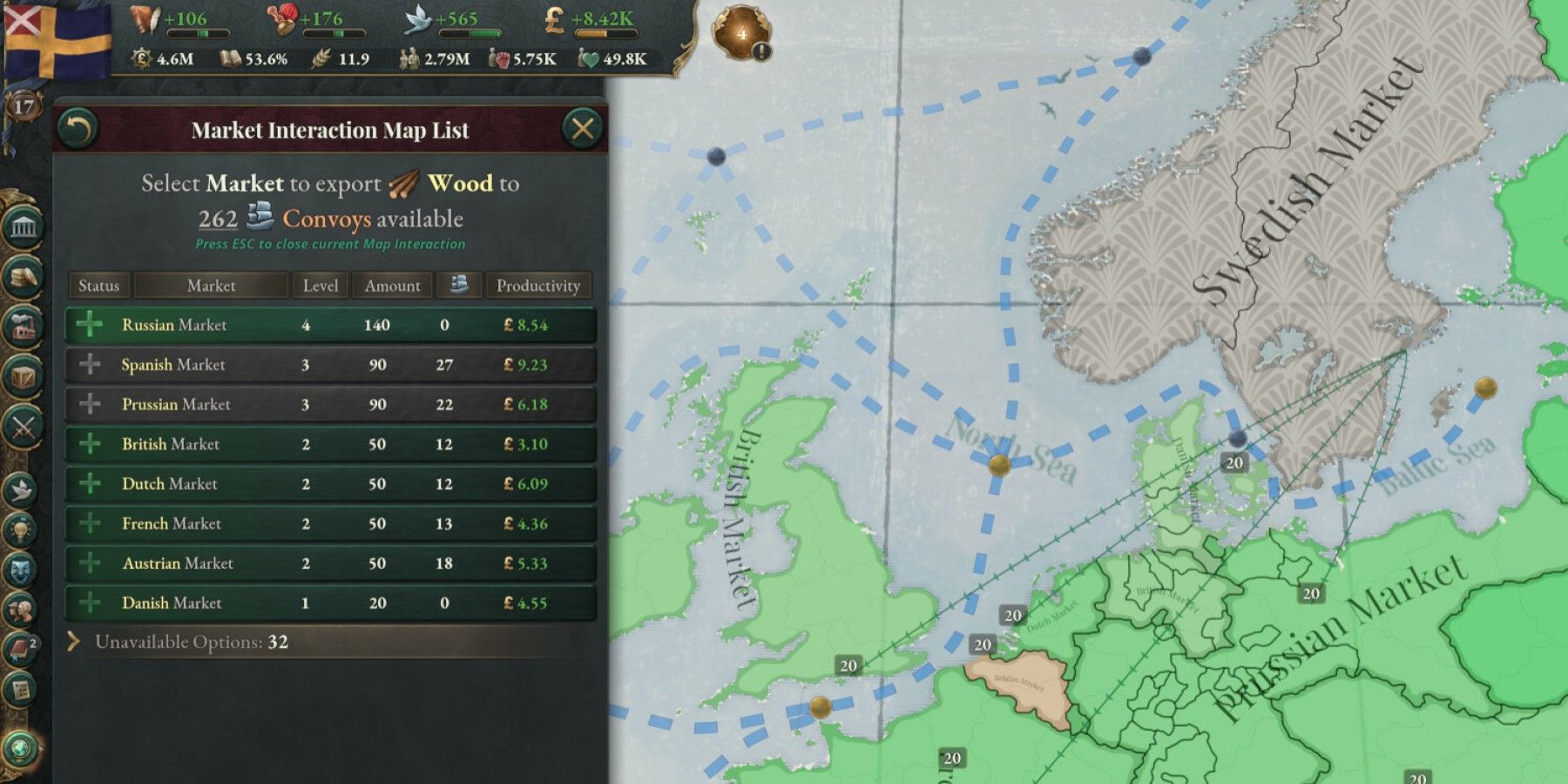Sort the list by the Amount column

tap(392, 285)
